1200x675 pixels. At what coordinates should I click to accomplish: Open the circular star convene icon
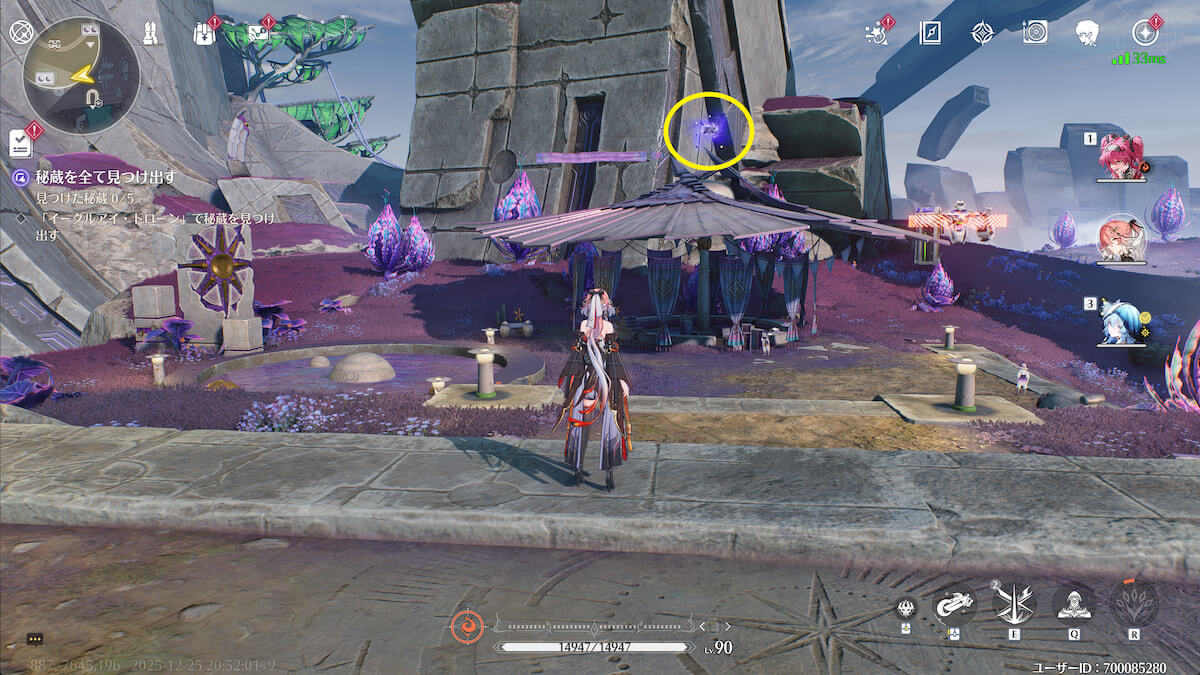pos(1143,33)
